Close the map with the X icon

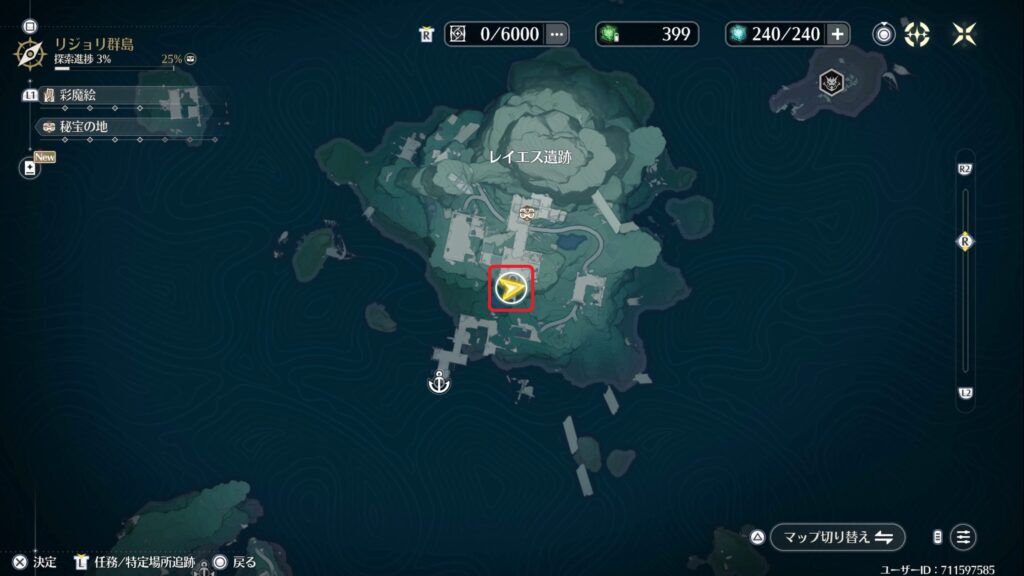point(964,34)
